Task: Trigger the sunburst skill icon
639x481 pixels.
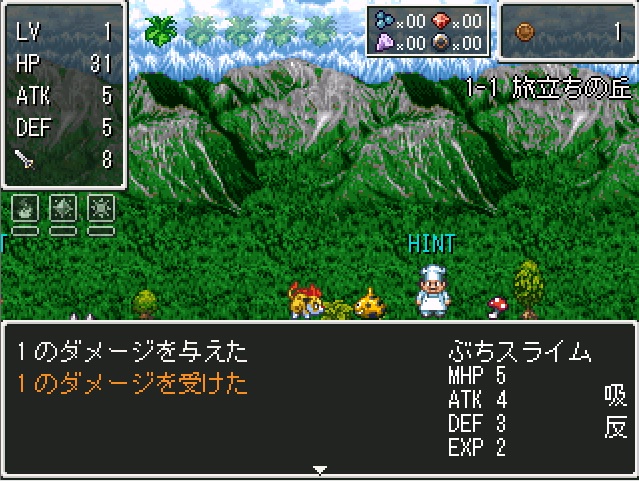Action: click(x=100, y=208)
